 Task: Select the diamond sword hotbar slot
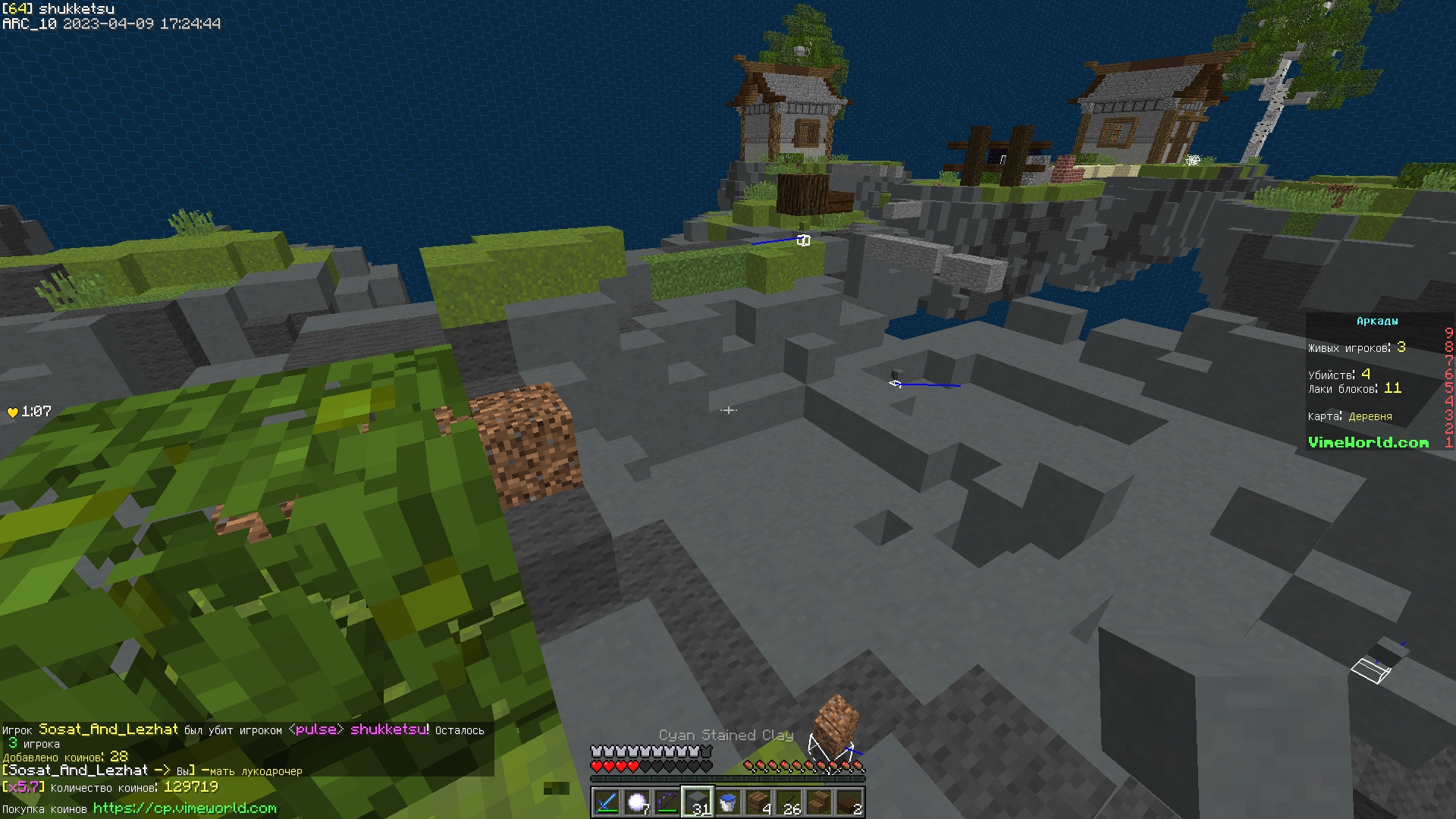click(x=607, y=802)
